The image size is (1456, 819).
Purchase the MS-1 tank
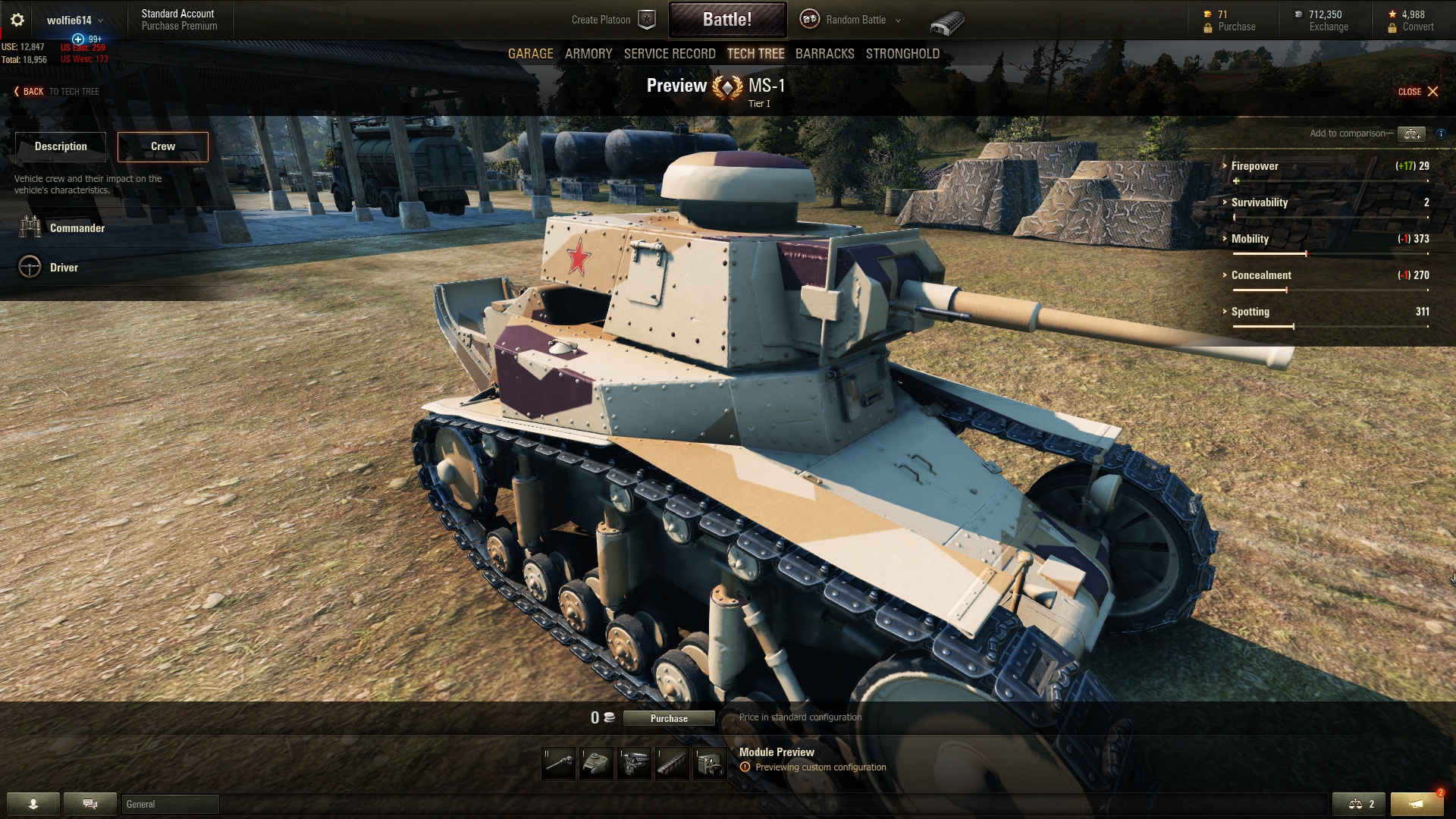(x=668, y=718)
